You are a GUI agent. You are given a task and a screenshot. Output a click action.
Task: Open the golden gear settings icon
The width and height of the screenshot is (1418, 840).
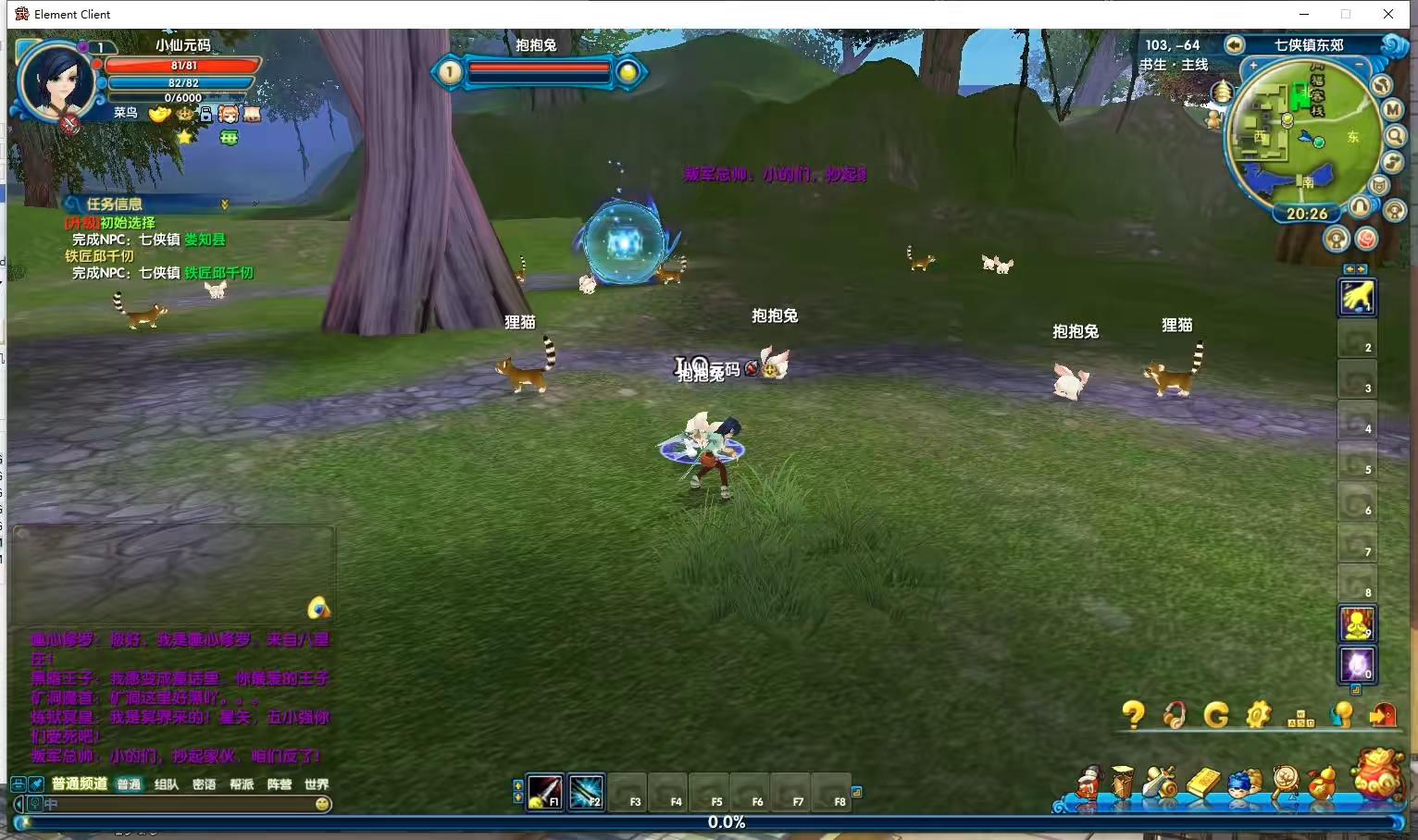1258,714
